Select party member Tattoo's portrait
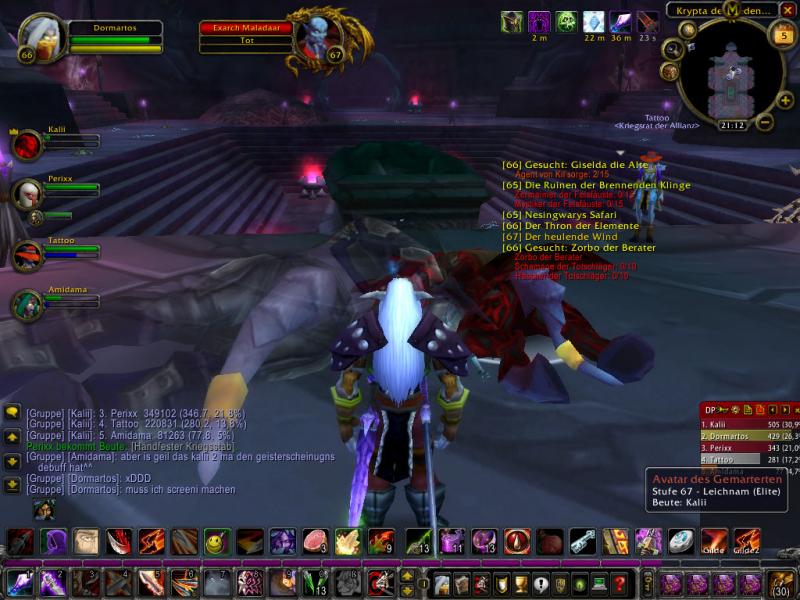This screenshot has width=800, height=600. 27,254
